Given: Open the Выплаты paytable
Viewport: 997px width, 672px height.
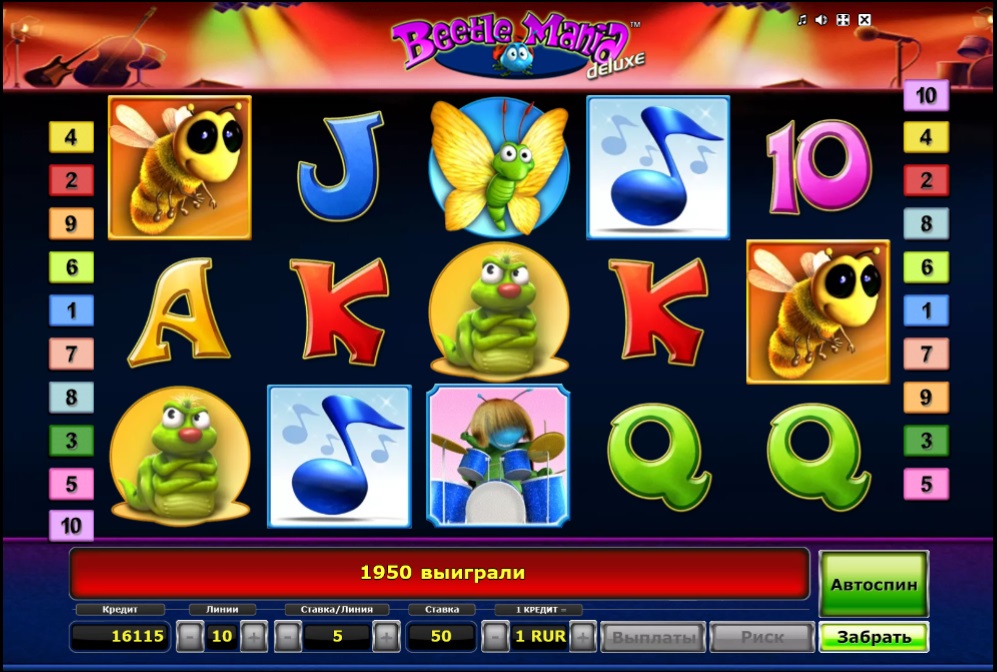Looking at the screenshot, I should [x=653, y=637].
